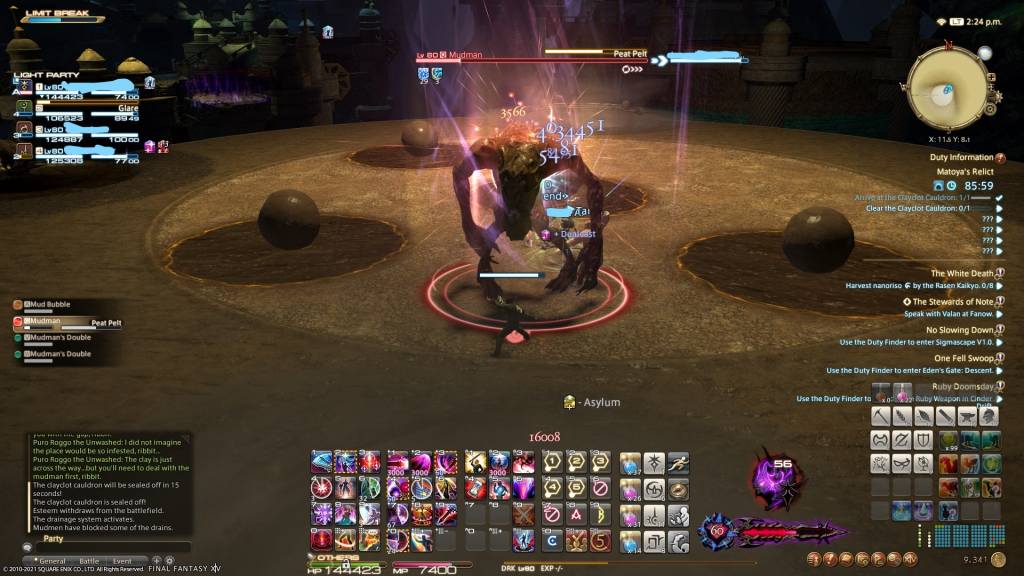This screenshot has height=576, width=1024.
Task: Open the Event chat tab
Action: point(122,562)
